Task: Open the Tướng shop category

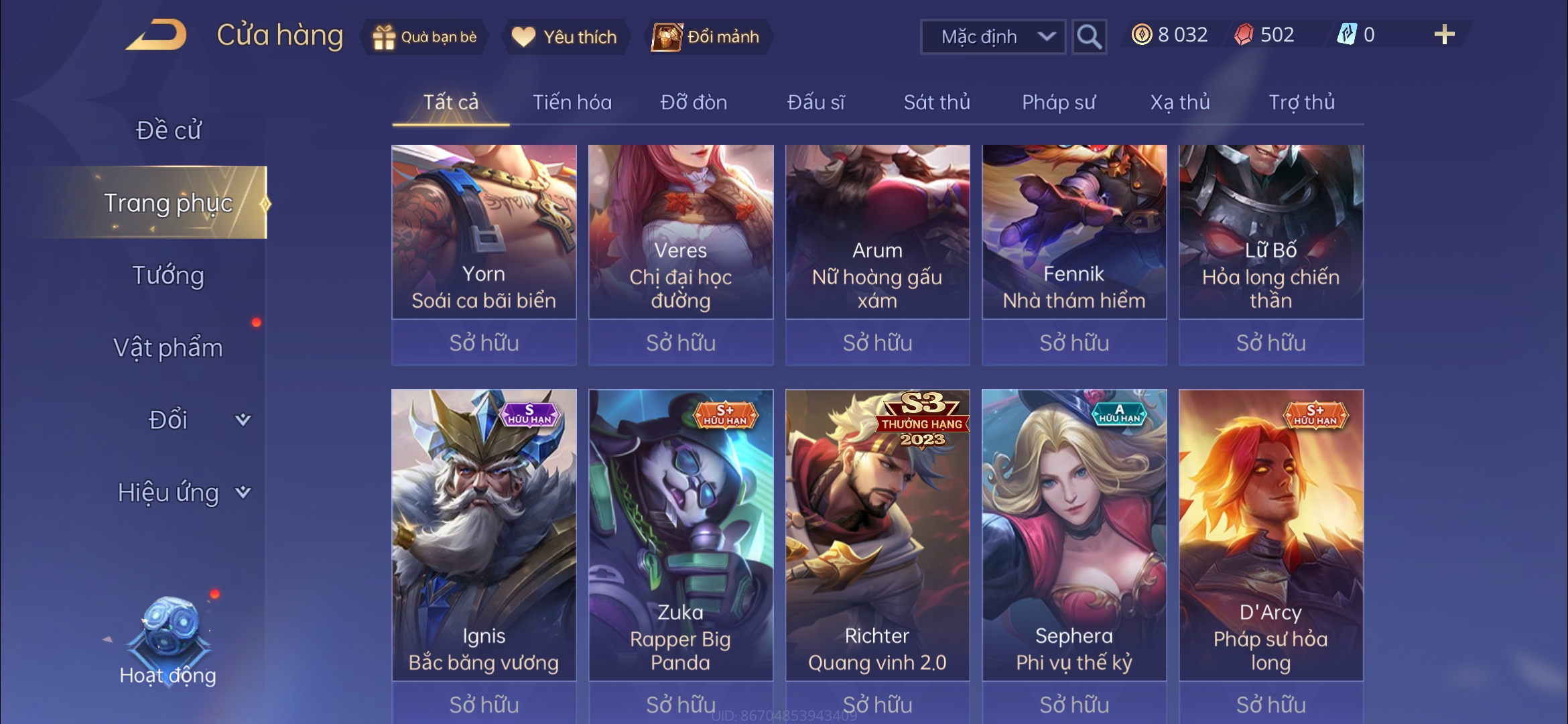Action: click(x=168, y=276)
